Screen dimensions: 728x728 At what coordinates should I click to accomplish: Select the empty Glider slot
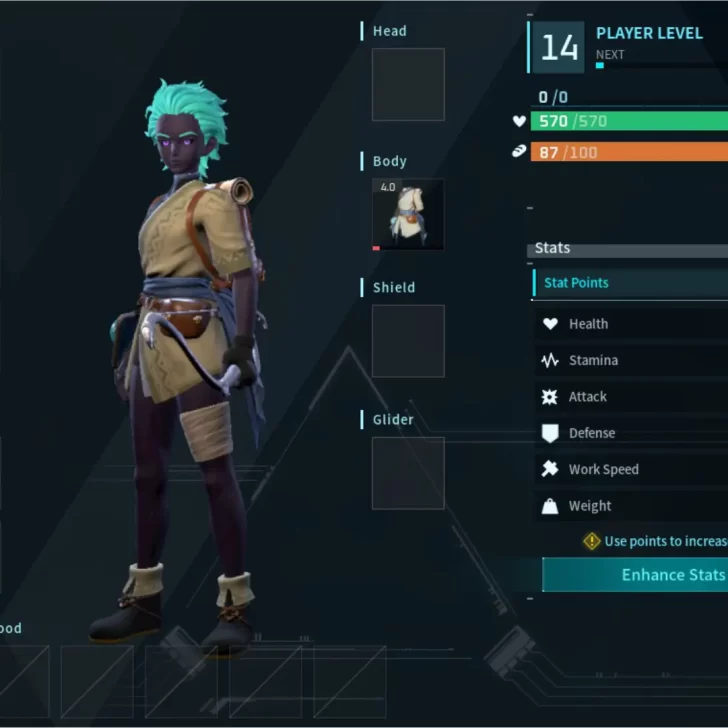408,473
